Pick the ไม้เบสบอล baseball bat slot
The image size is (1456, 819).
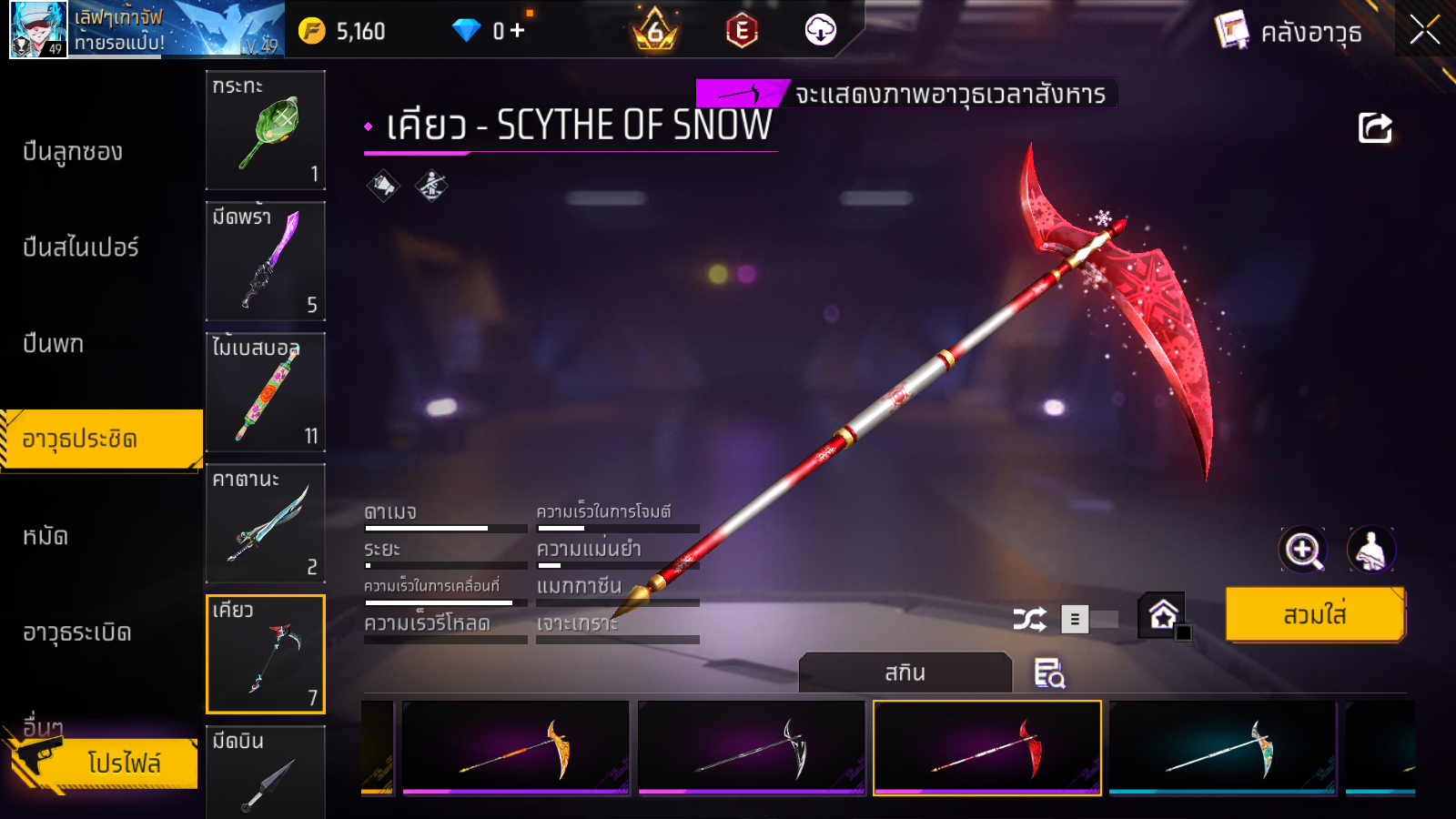[266, 392]
